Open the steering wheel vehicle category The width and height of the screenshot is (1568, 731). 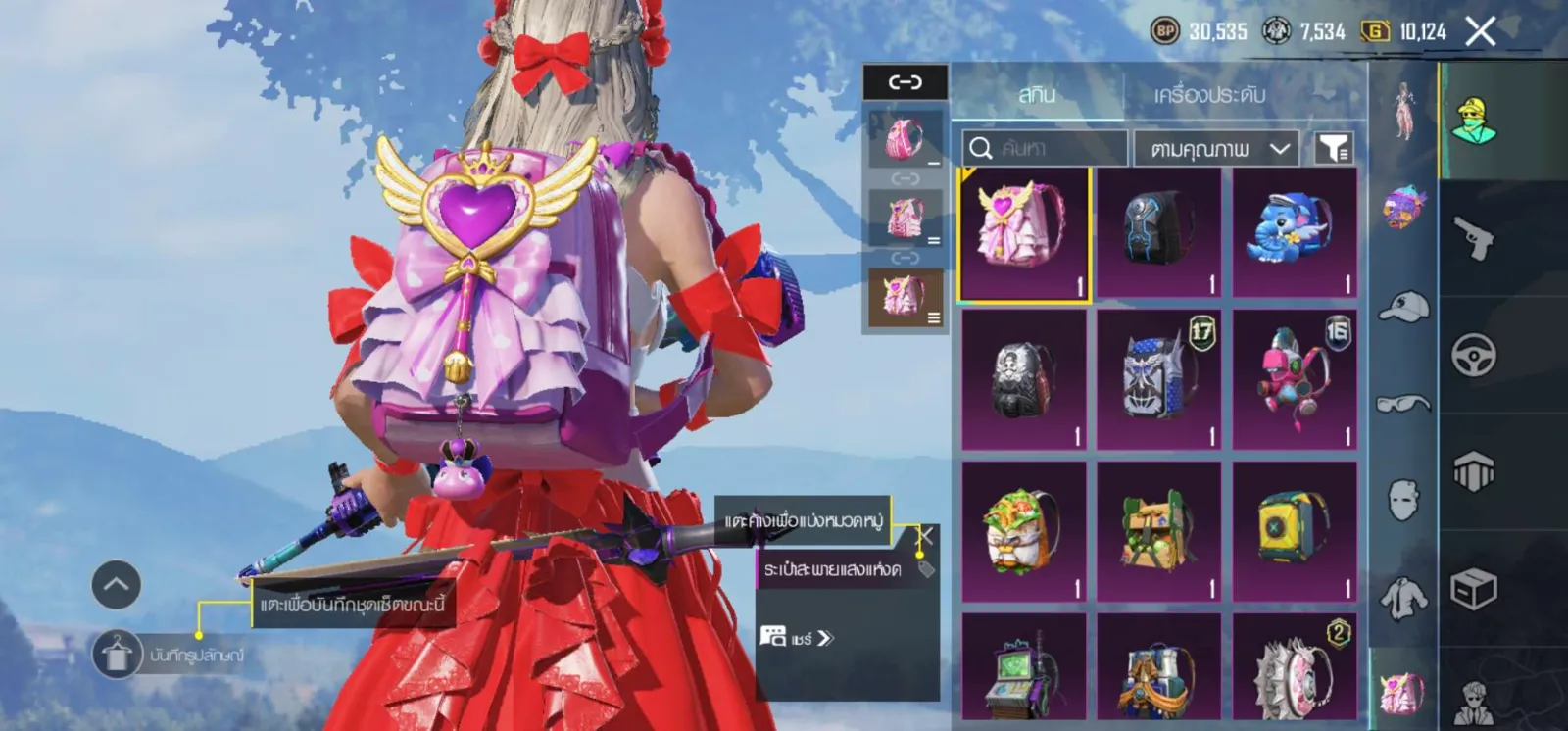1474,355
